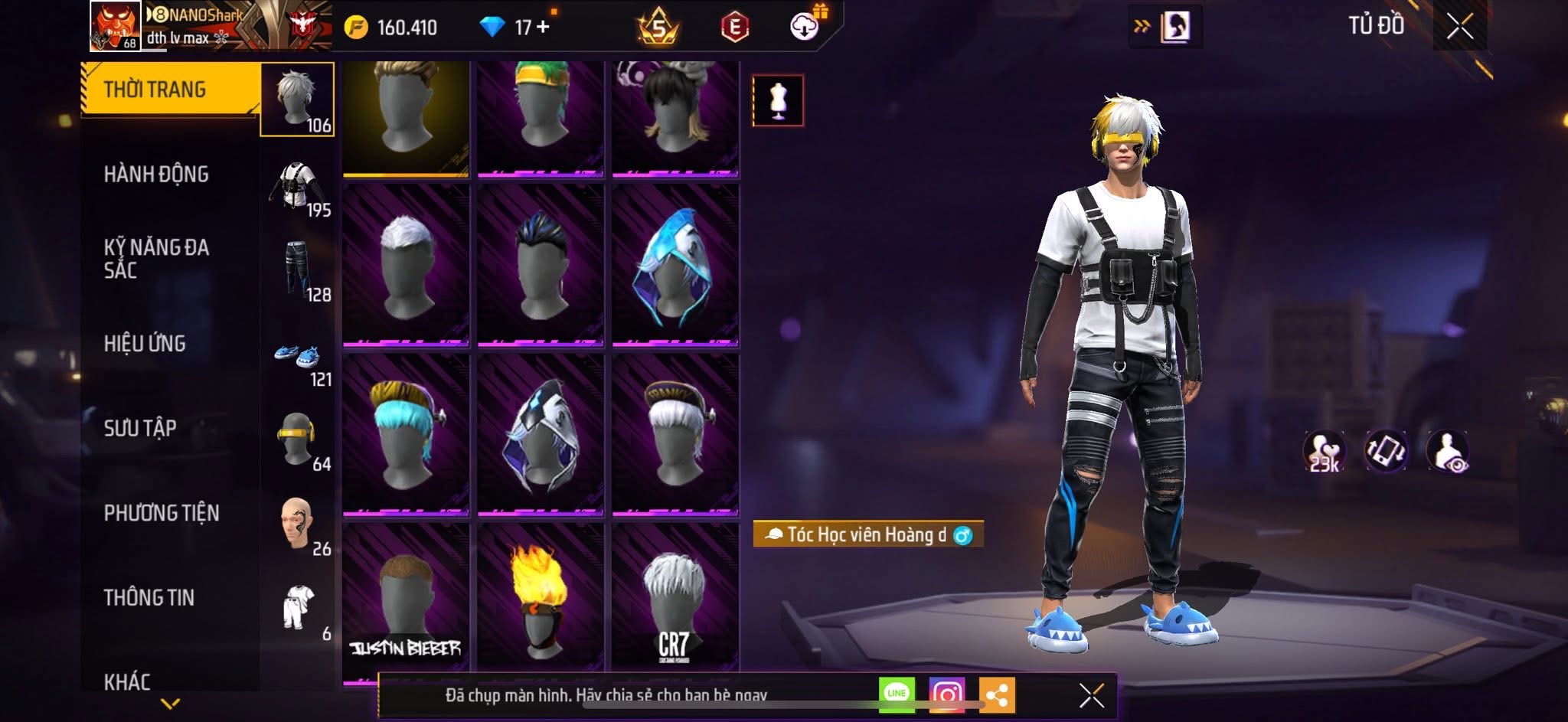Viewport: 1568px width, 722px height.
Task: Open the Phương Tiện category
Action: (162, 513)
